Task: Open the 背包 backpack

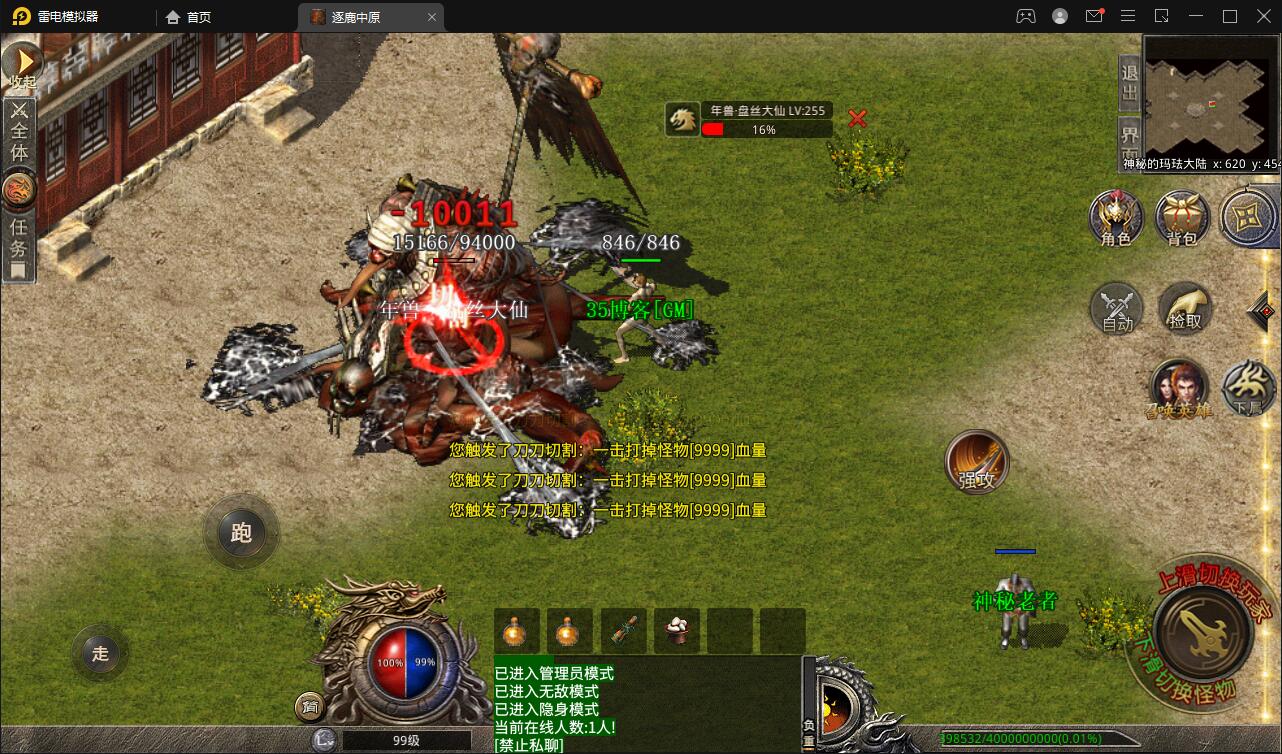Action: 1182,216
